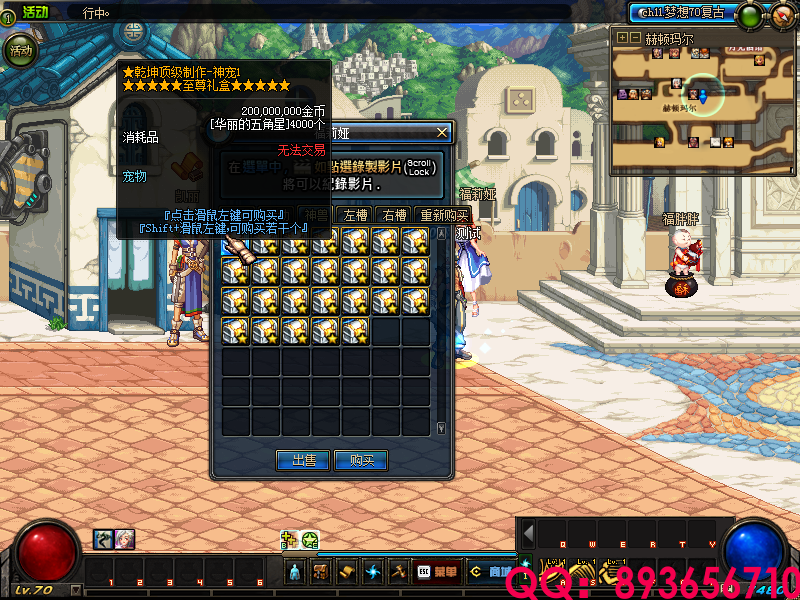The height and width of the screenshot is (600, 800).
Task: Zoom in the minimap with the plus button
Action: [622, 37]
